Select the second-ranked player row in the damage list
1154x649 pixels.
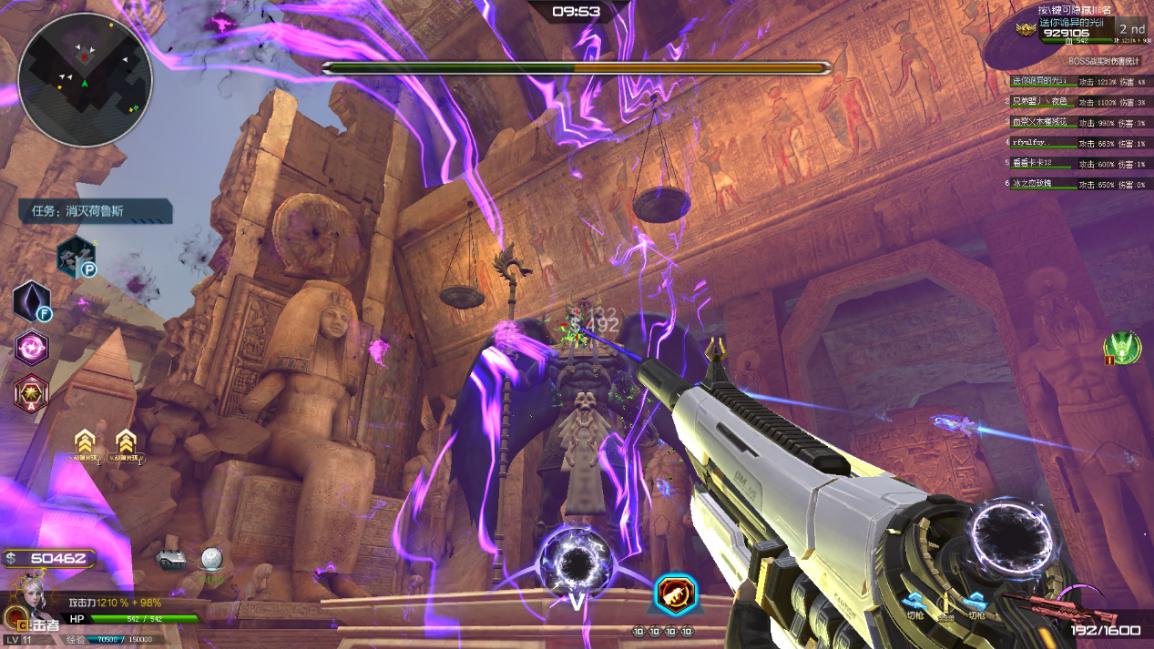click(x=1075, y=102)
